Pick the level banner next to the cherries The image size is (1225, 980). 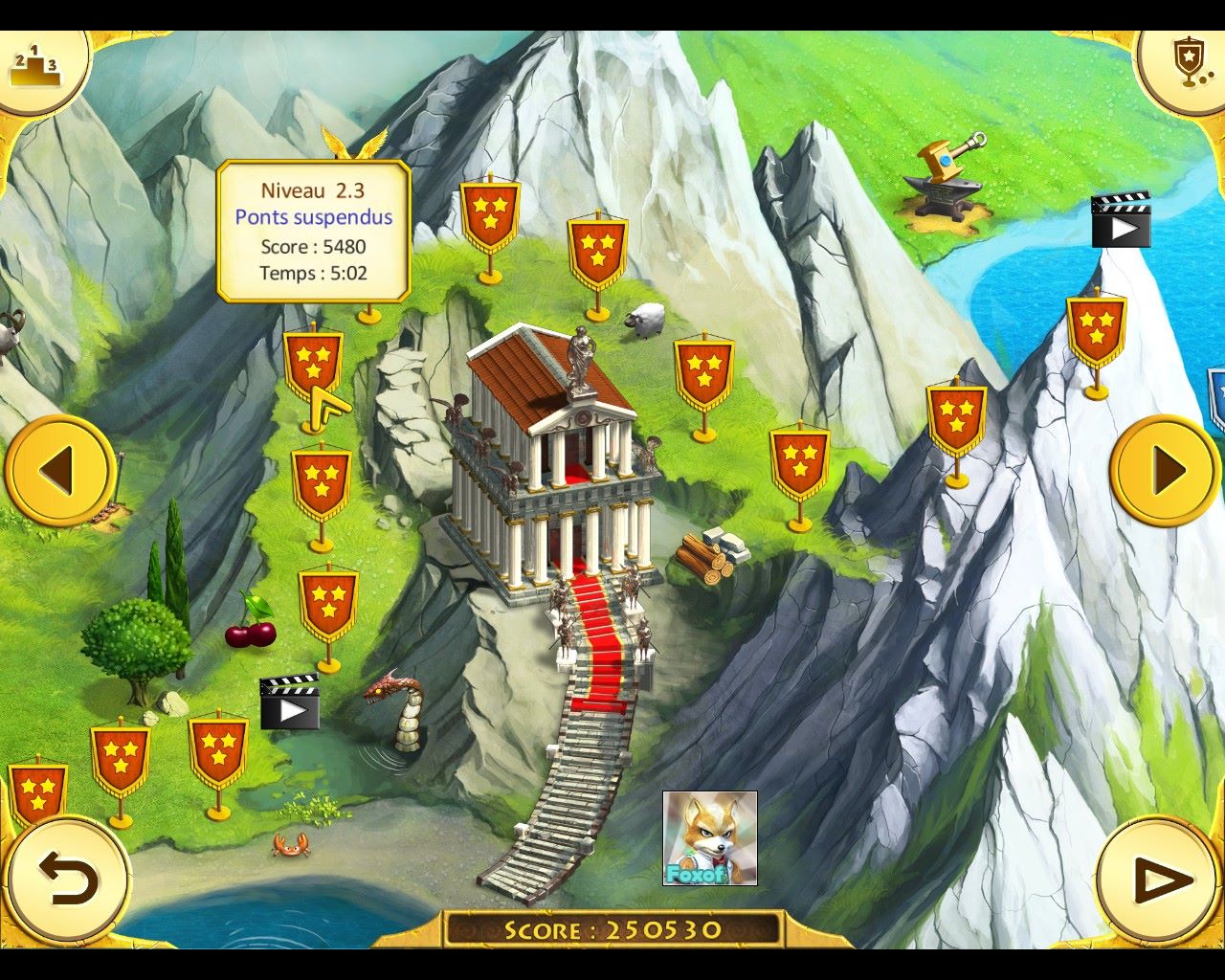[x=328, y=604]
